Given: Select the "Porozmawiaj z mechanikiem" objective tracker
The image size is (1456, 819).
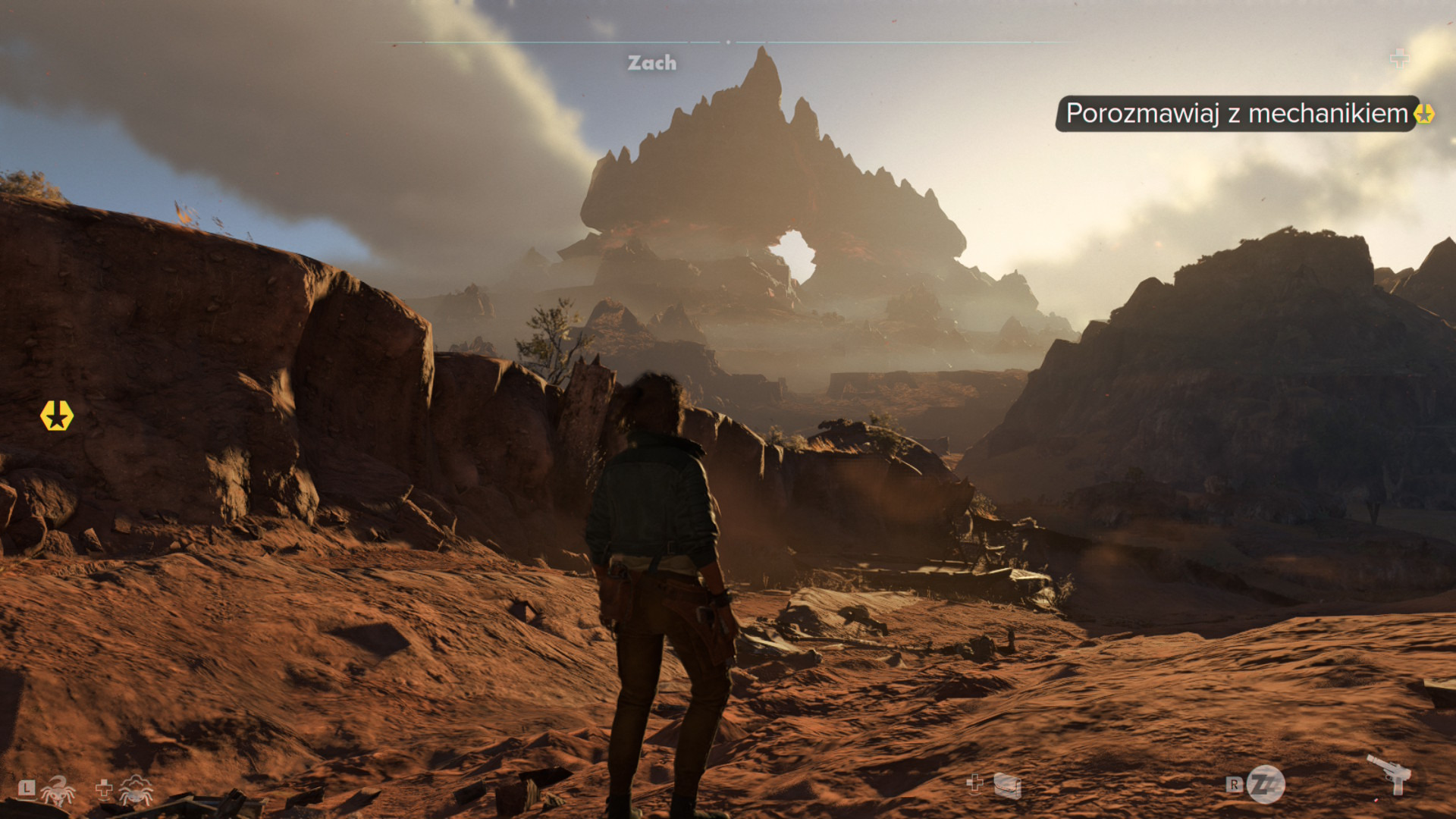Looking at the screenshot, I should pos(1236,114).
